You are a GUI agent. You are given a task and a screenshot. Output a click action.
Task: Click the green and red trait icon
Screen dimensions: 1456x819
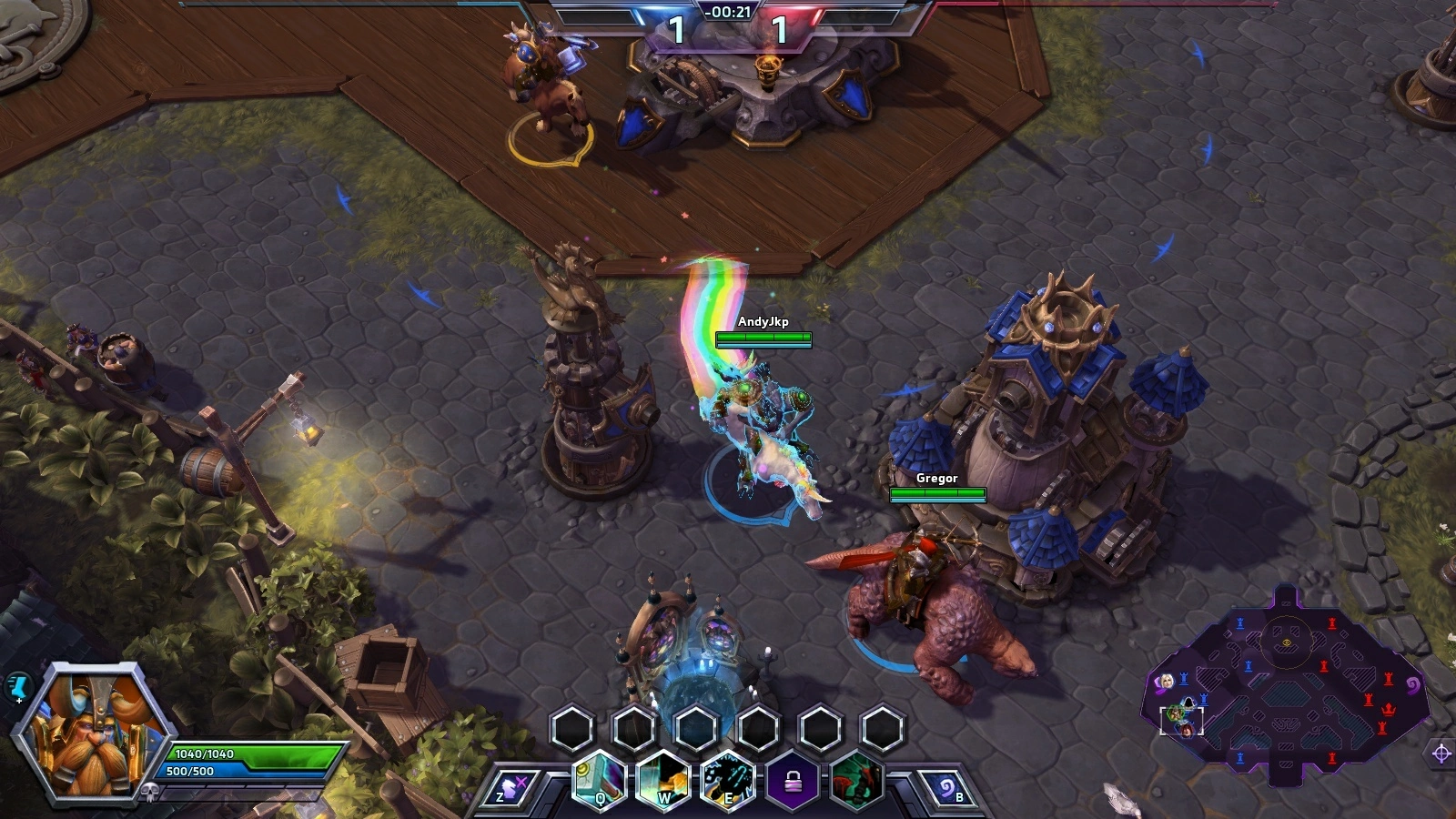tap(855, 781)
